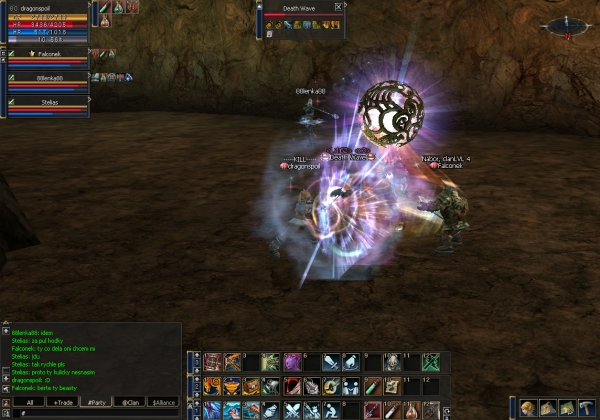The height and width of the screenshot is (420, 600).
Task: Target party member Stelias from party list
Action: click(x=48, y=105)
